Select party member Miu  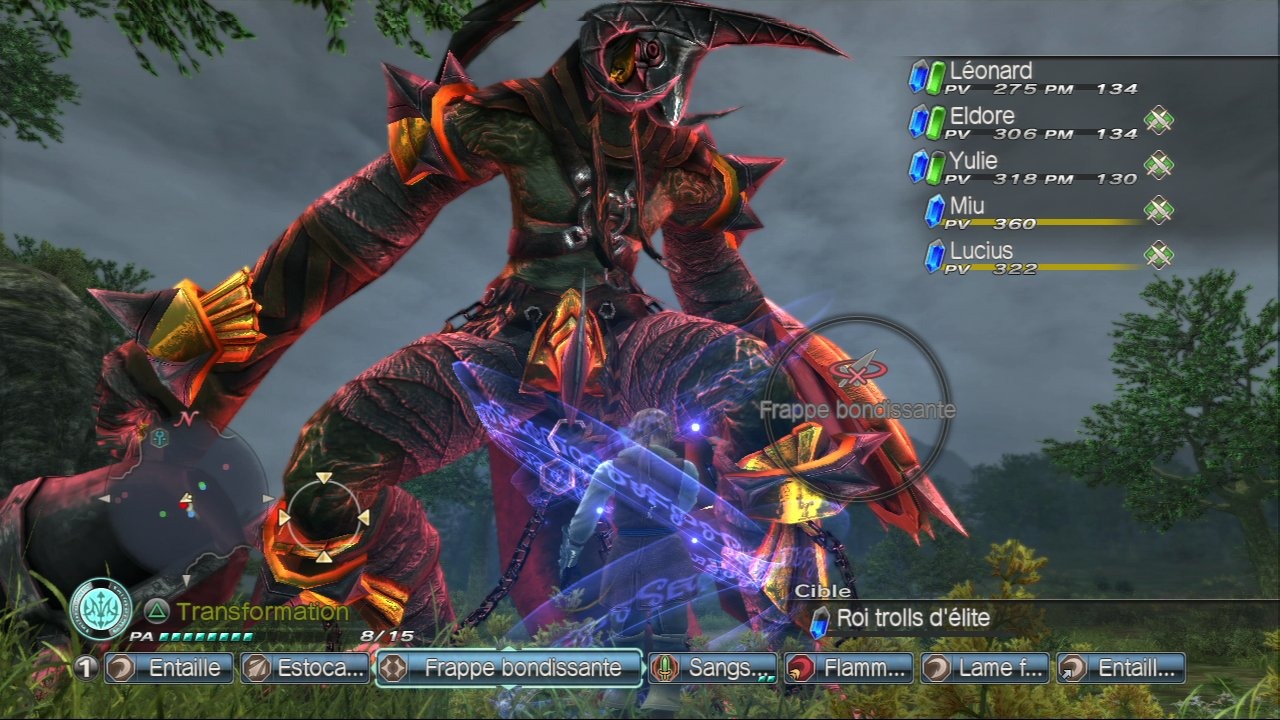tap(1034, 213)
